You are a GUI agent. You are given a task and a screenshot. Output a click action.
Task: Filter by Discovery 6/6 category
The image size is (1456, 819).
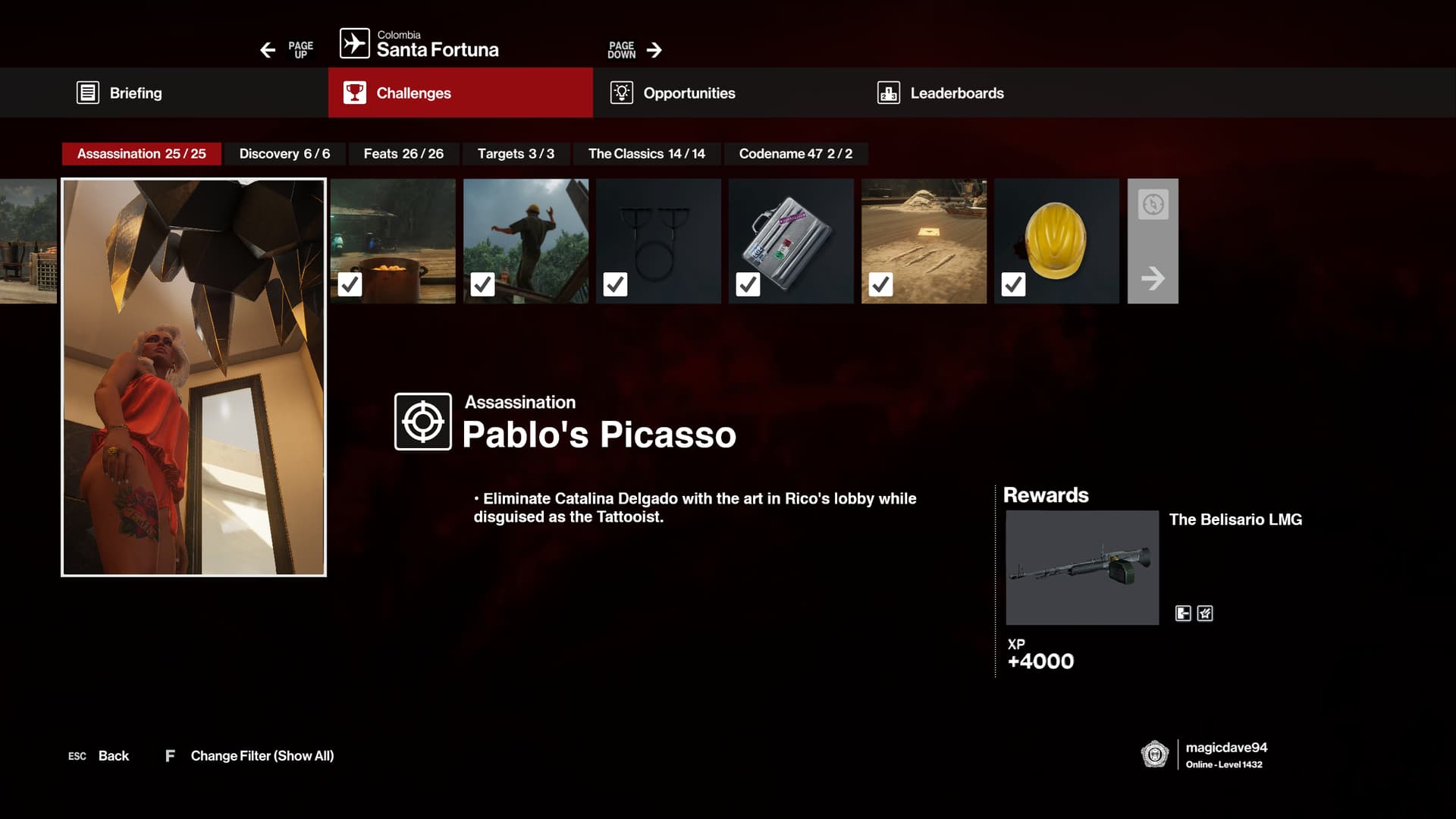tap(284, 154)
